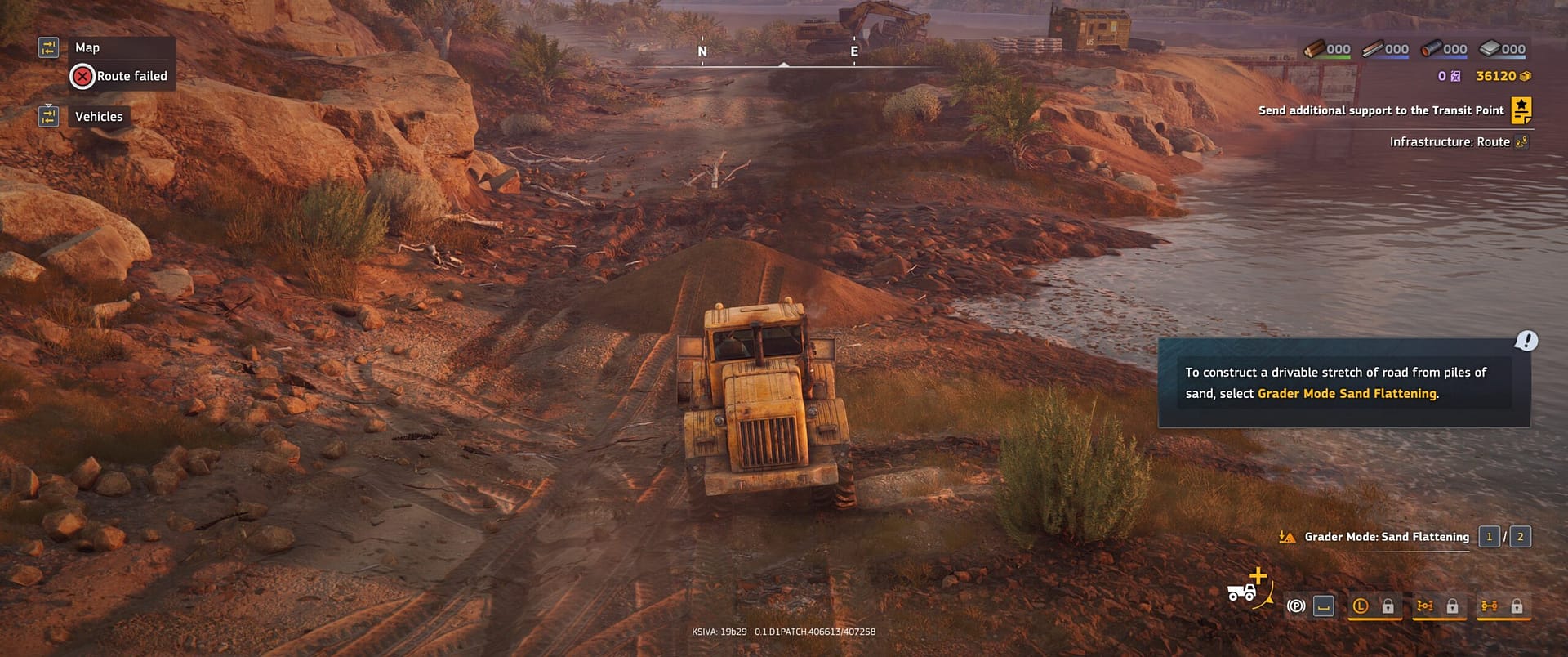Click the white truck with plus icon
The width and height of the screenshot is (1568, 657).
click(1246, 588)
